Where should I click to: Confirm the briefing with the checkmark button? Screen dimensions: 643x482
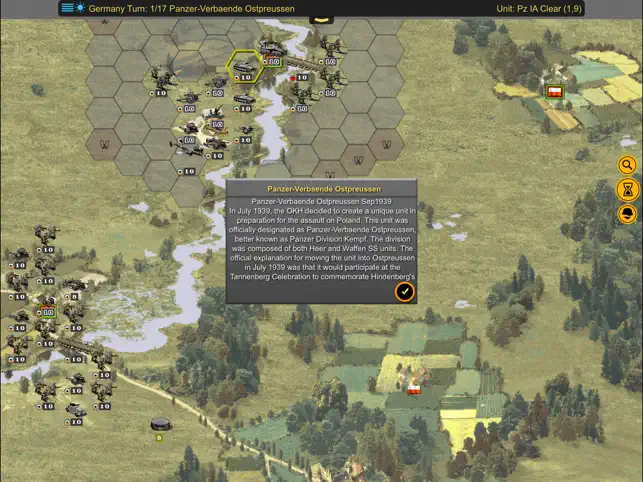[404, 291]
